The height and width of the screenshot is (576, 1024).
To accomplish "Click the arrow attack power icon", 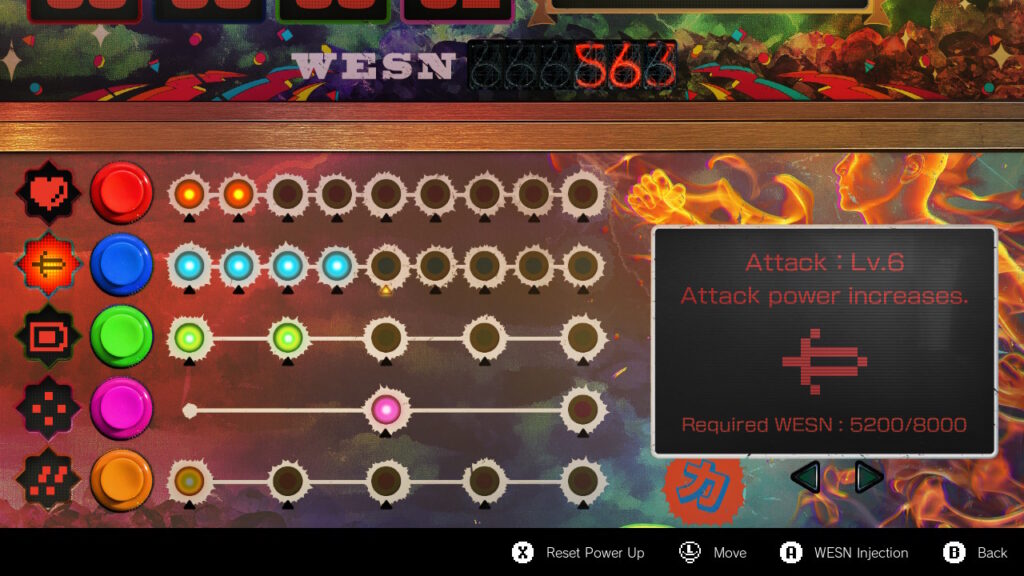I will tap(46, 265).
